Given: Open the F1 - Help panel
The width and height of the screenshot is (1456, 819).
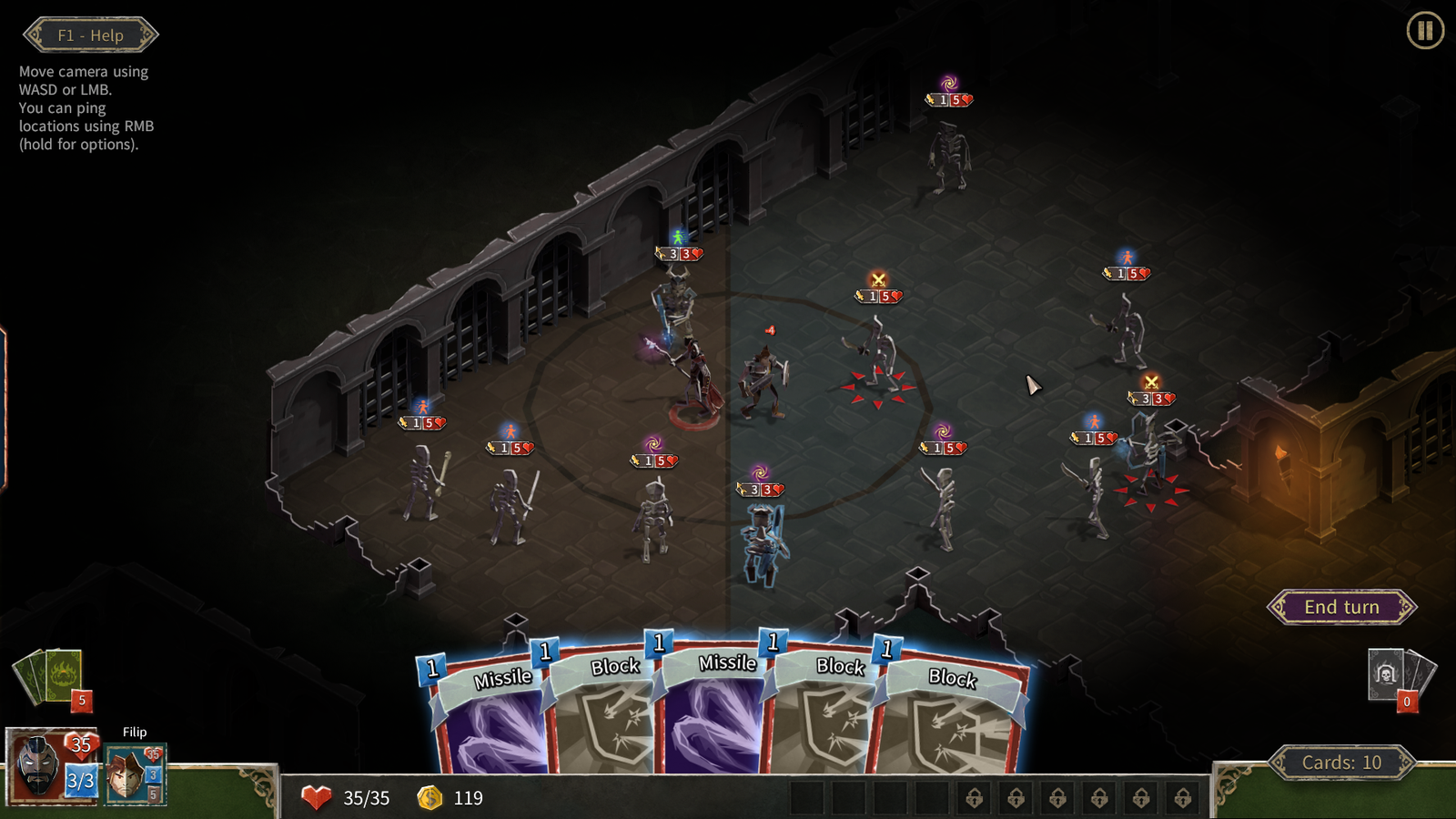Looking at the screenshot, I should click(90, 35).
